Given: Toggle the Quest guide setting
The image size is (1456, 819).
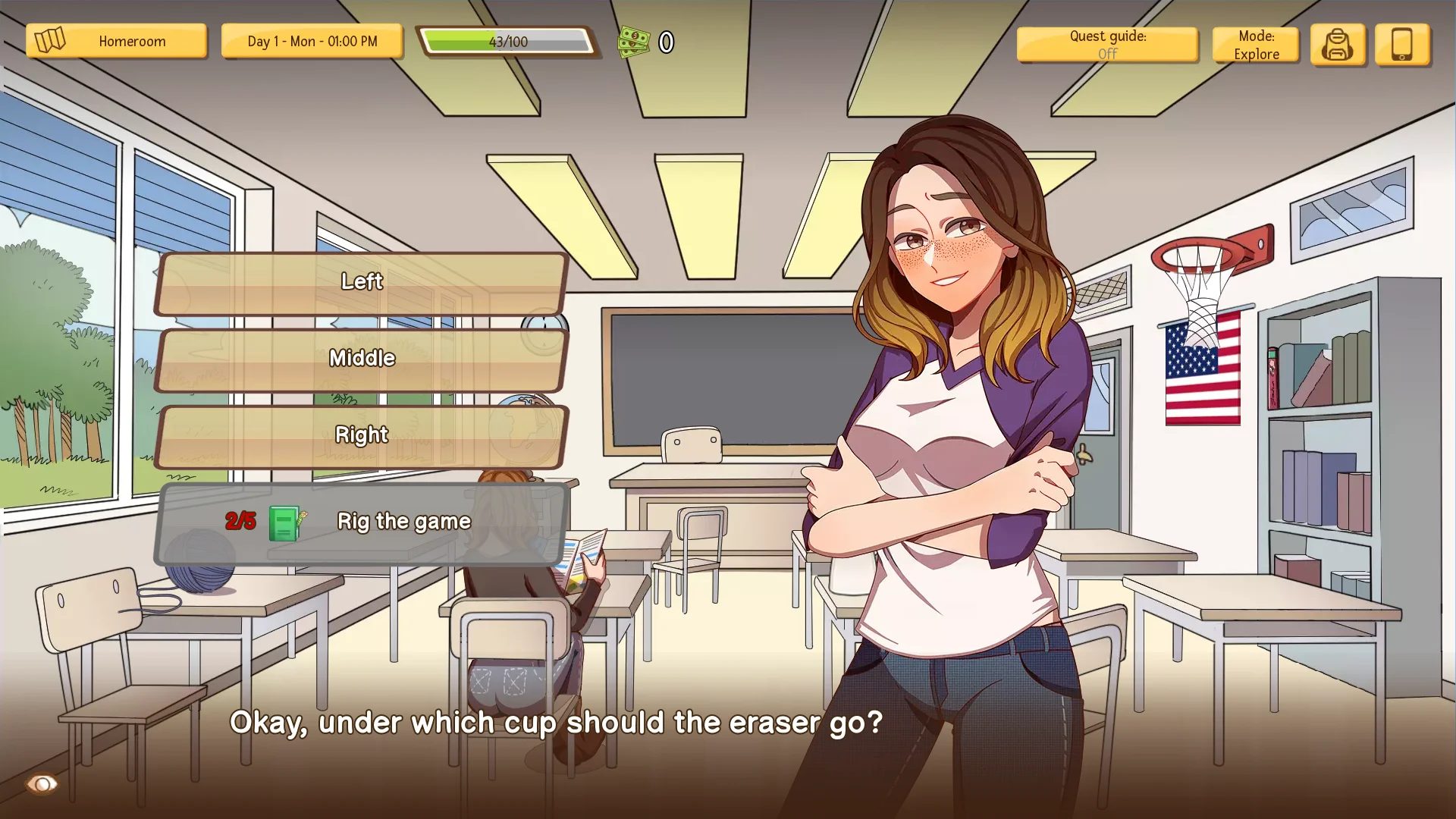Looking at the screenshot, I should tap(1106, 45).
